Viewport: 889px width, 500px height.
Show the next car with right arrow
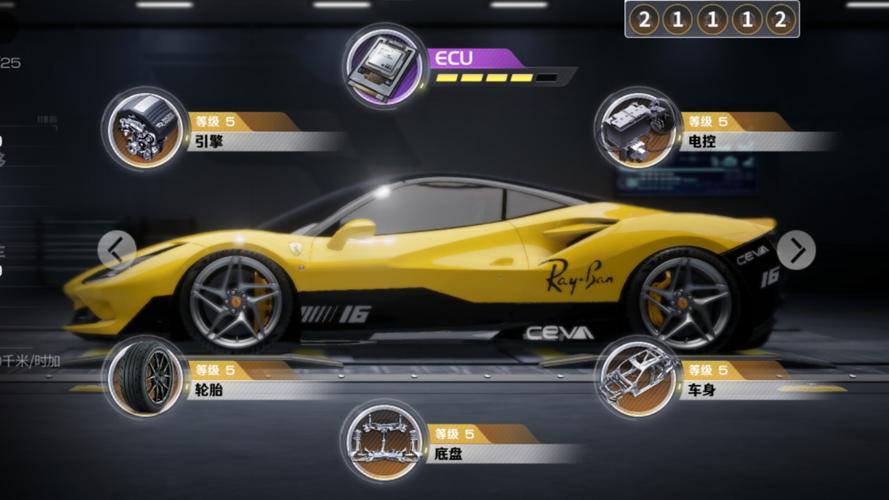[x=796, y=249]
